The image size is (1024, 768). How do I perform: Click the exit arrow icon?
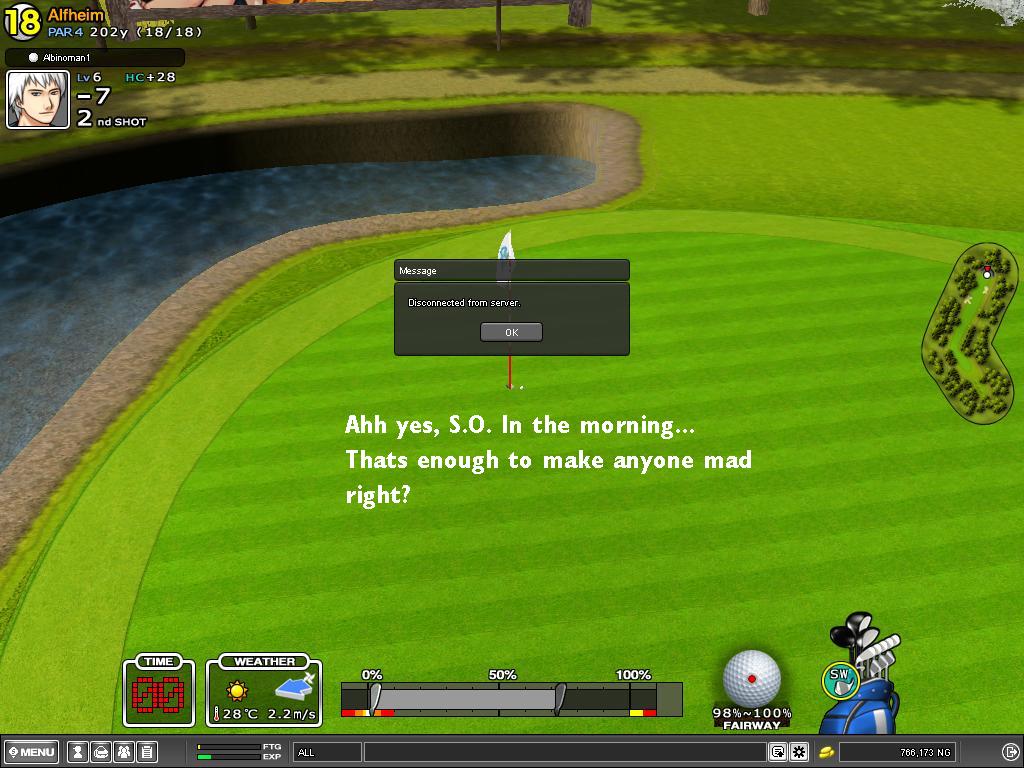(x=1010, y=752)
